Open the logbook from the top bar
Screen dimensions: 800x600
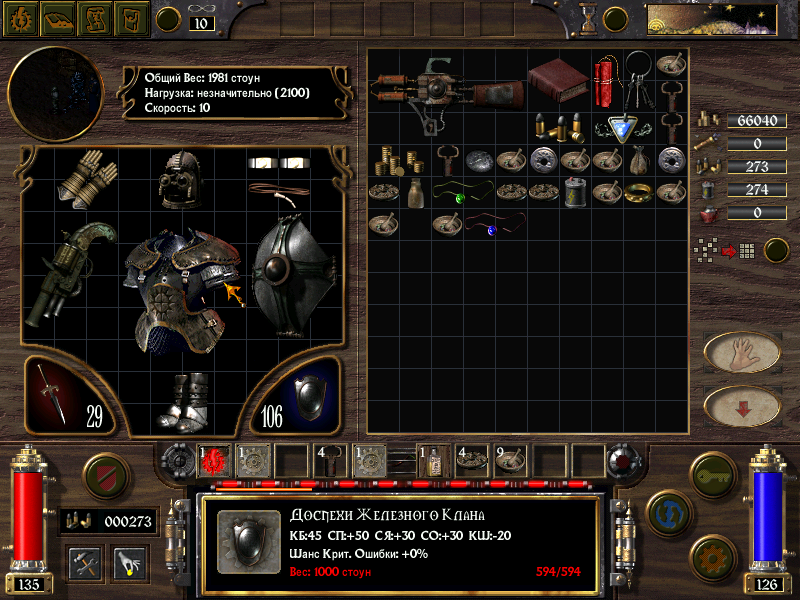pos(58,17)
